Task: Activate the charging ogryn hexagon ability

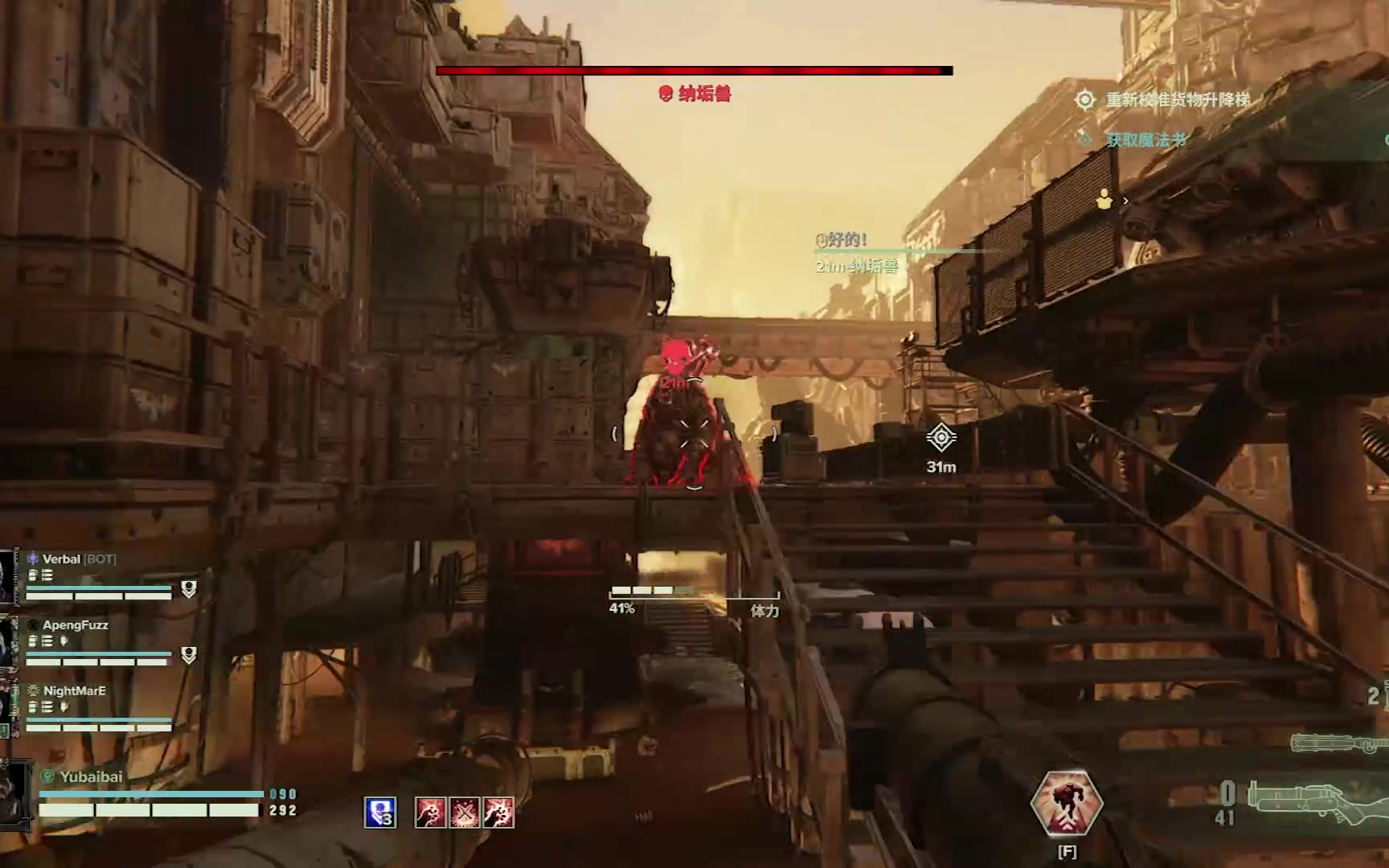Action: pos(1067,804)
